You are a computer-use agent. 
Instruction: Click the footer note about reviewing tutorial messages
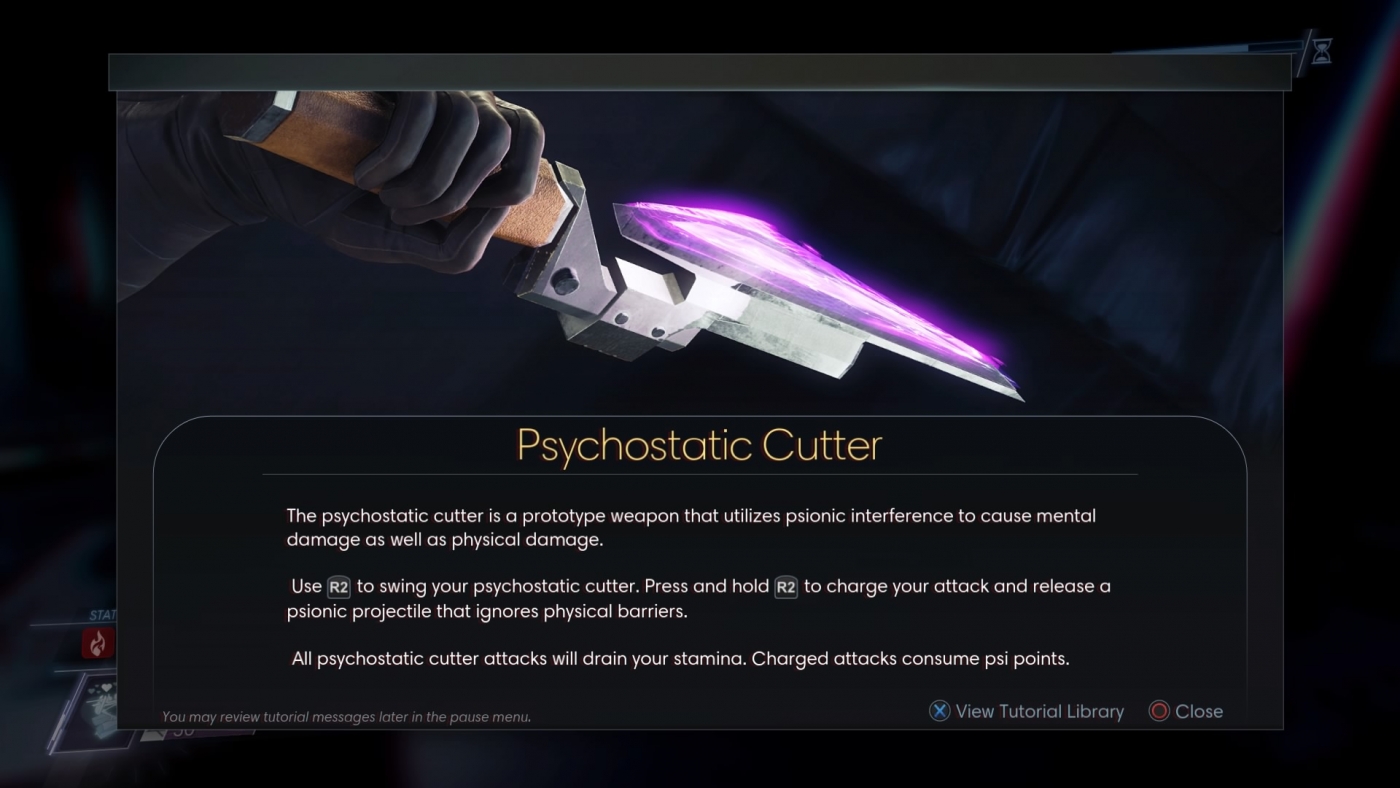347,717
